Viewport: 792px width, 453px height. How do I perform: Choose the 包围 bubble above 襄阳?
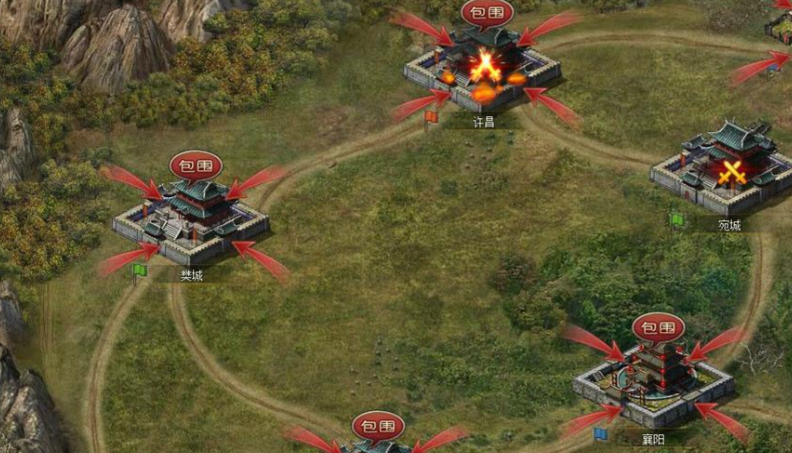point(658,327)
